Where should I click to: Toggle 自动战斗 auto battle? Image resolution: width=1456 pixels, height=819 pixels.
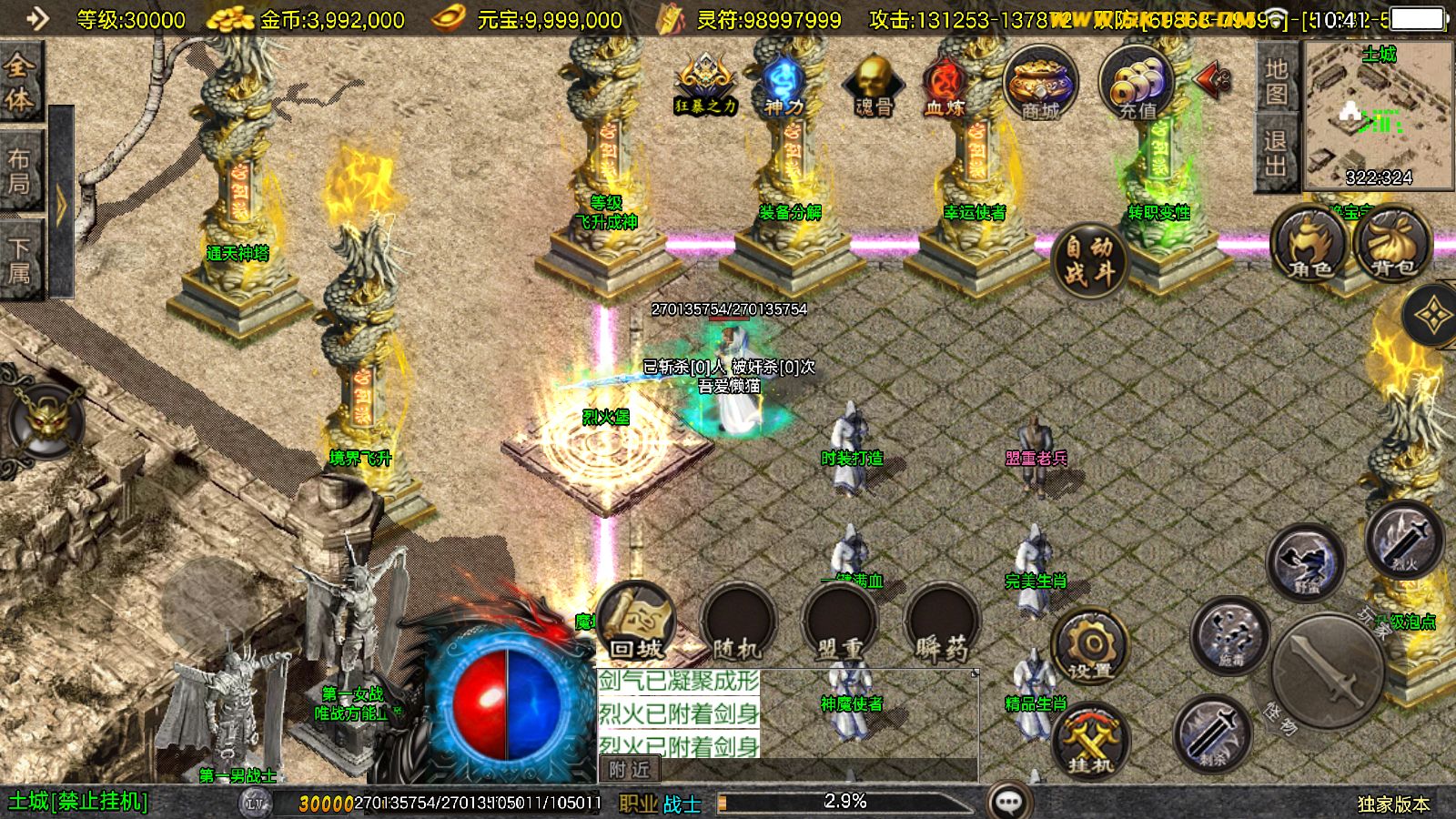point(1089,258)
